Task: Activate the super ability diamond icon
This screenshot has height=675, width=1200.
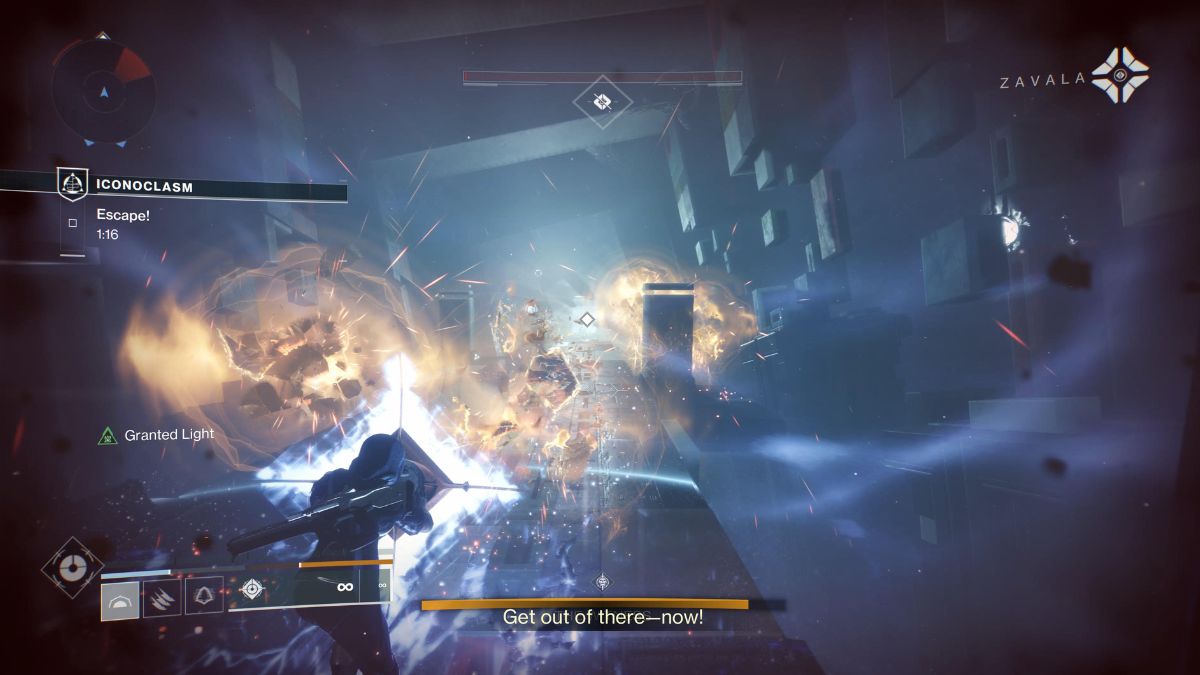Action: click(x=71, y=567)
